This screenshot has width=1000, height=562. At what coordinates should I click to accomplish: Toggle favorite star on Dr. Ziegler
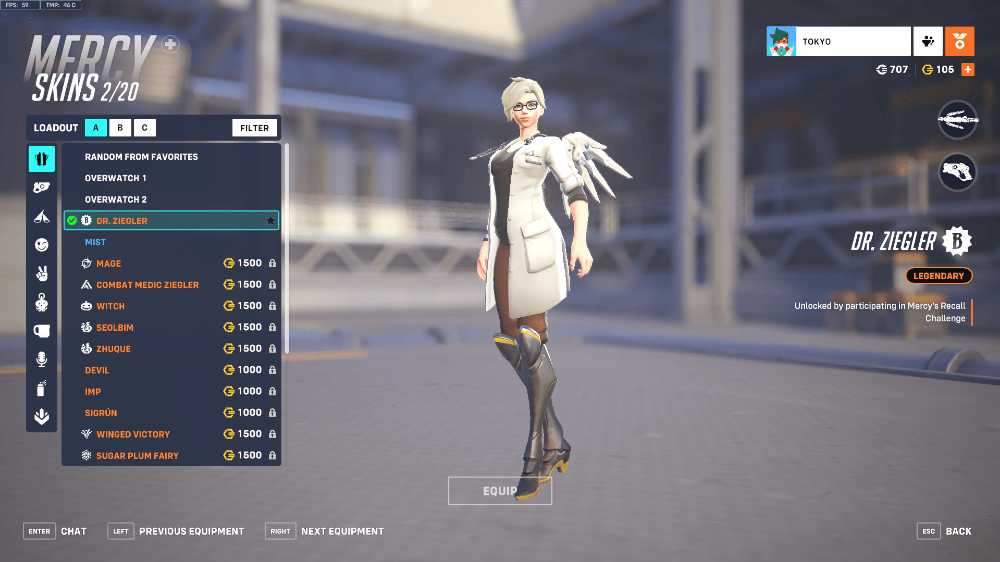pos(269,220)
